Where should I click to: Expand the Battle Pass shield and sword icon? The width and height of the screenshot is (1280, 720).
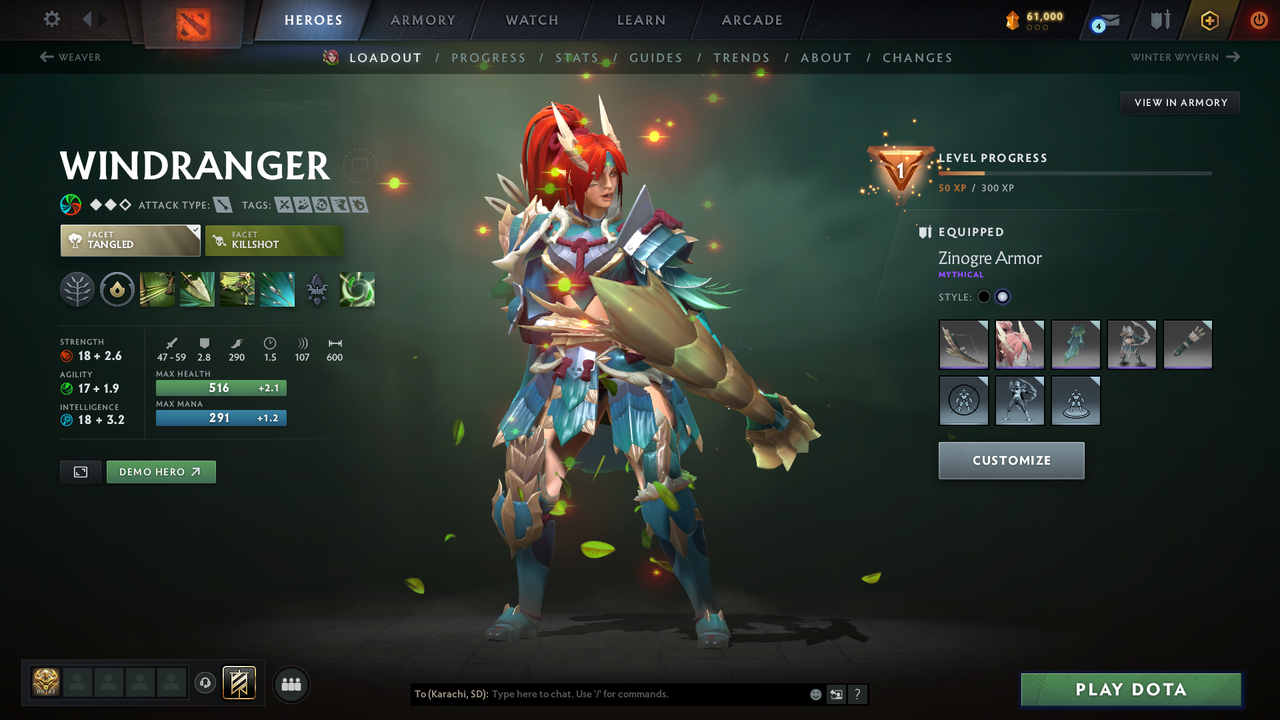pos(1159,19)
